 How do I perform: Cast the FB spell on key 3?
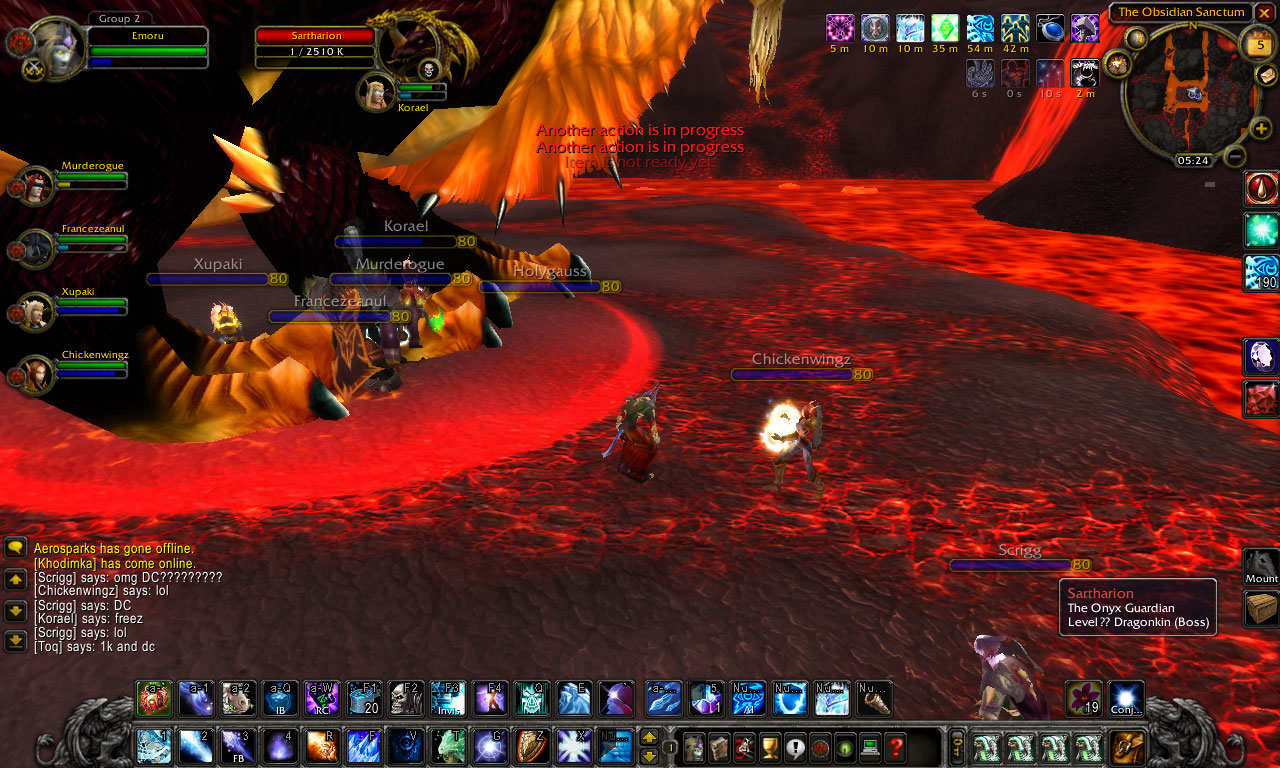(237, 747)
